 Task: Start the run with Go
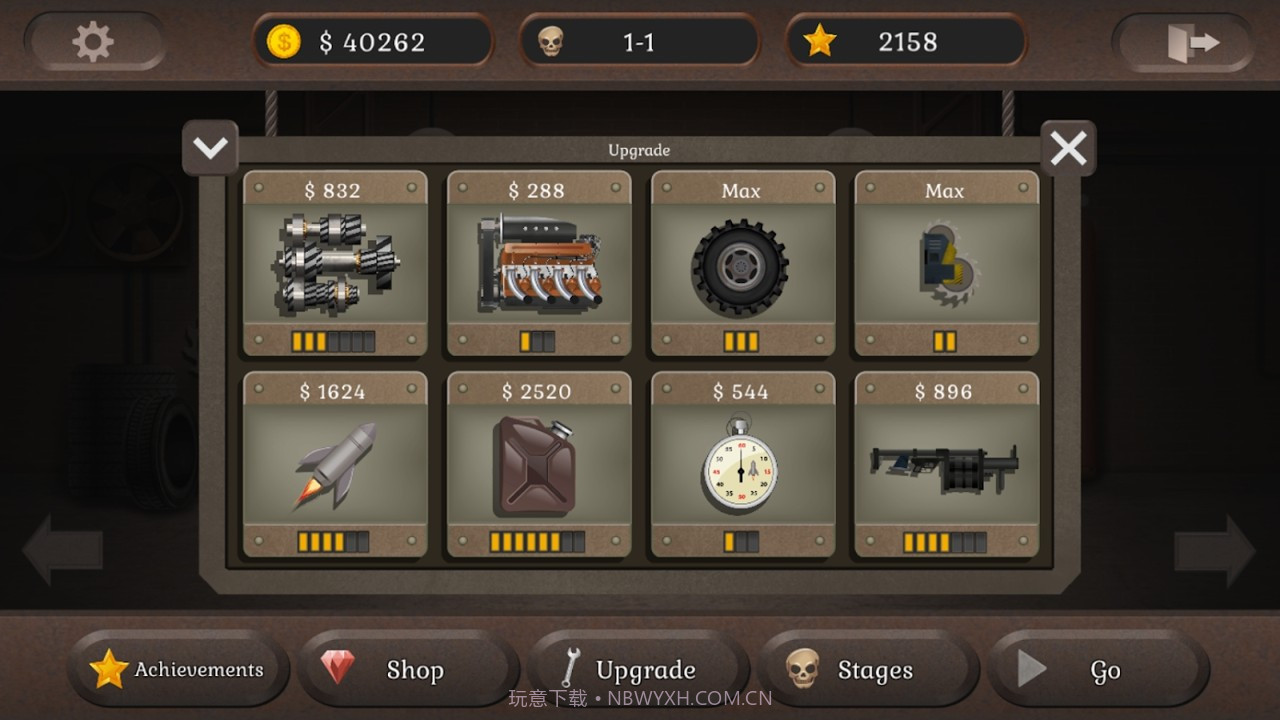1098,669
